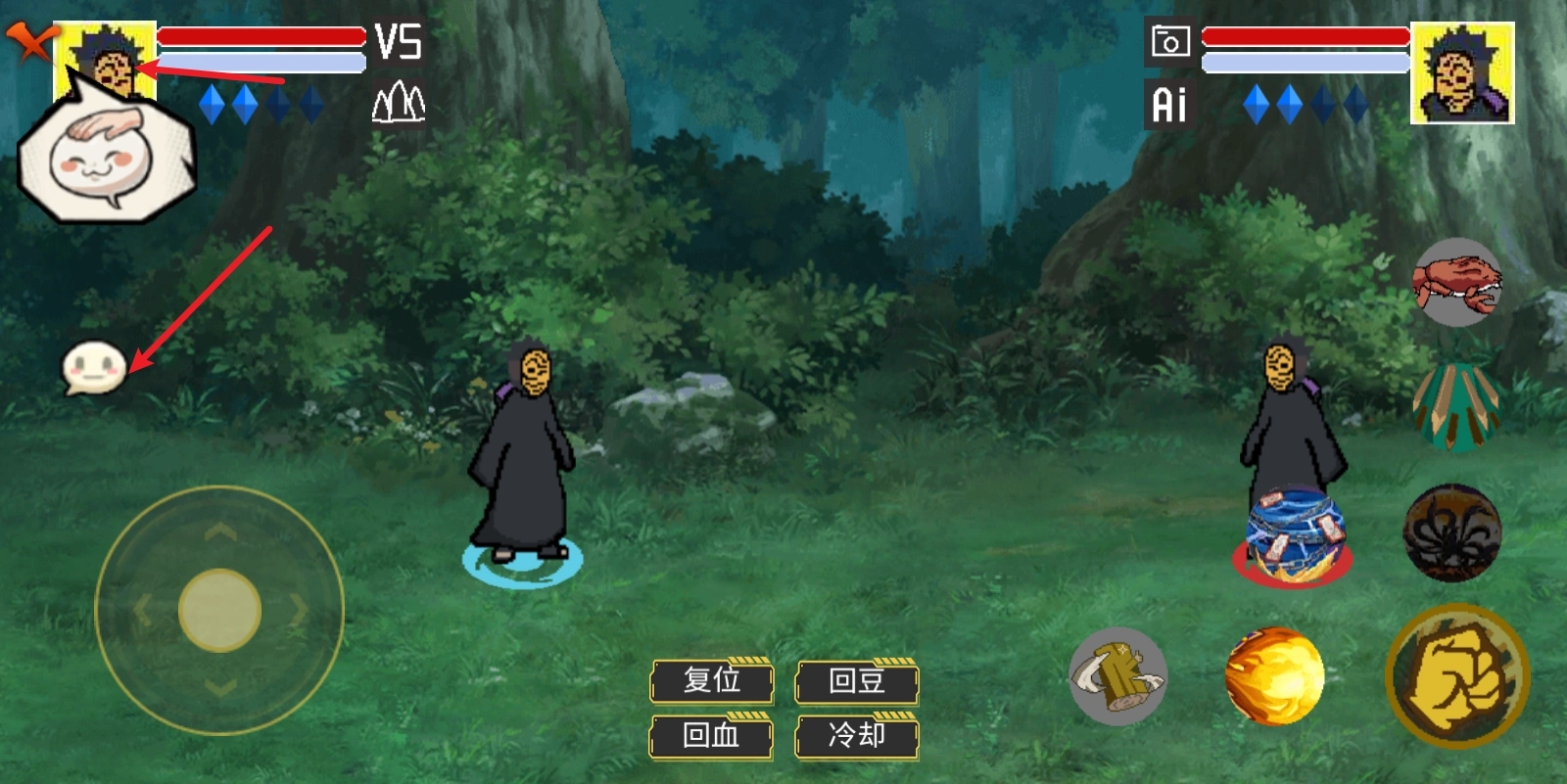This screenshot has height=784, width=1567.
Task: Tap the virtual joystick center knob
Action: (x=219, y=610)
